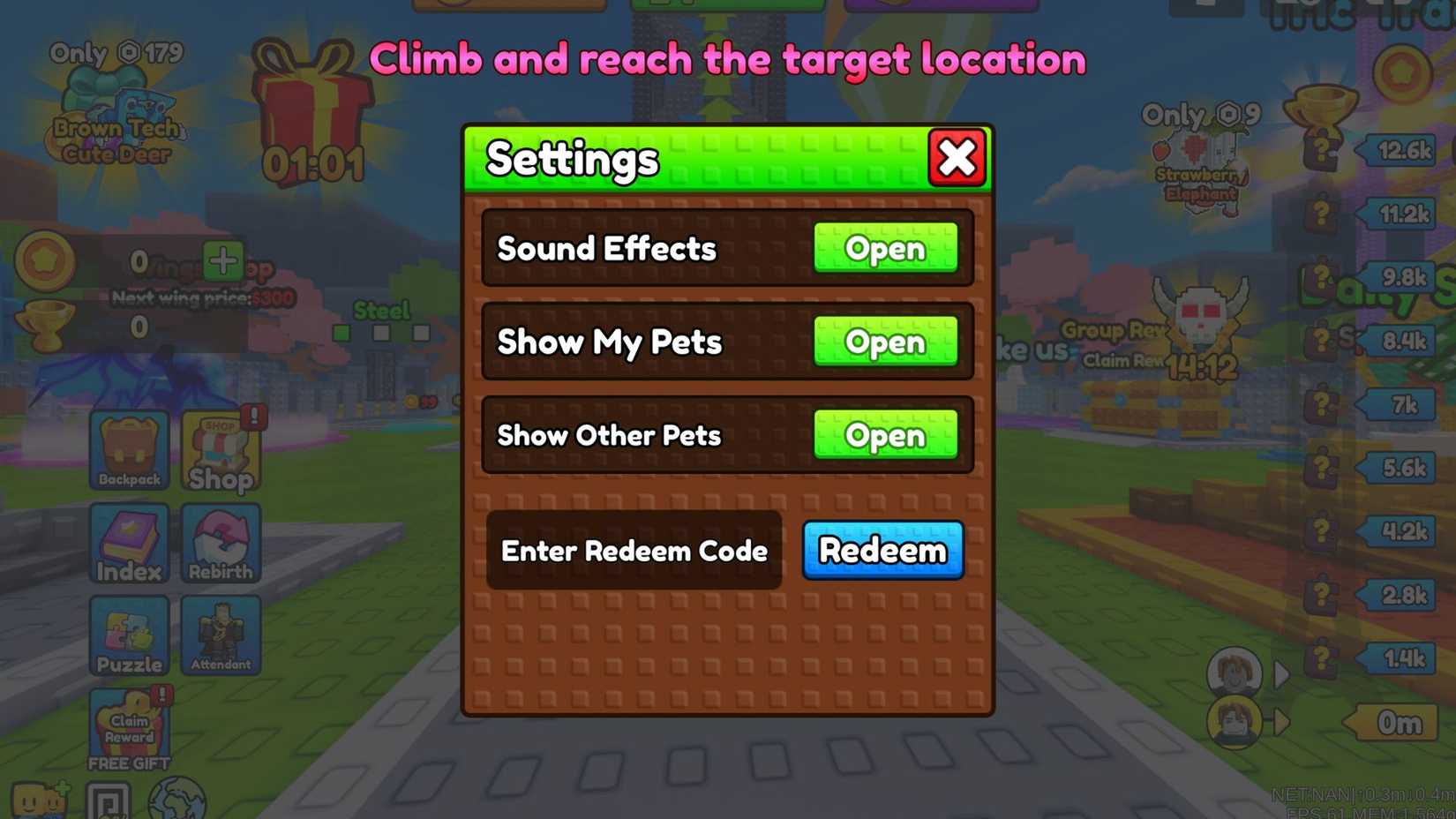The width and height of the screenshot is (1456, 819).
Task: Open the Puzzle minigame
Action: pyautogui.click(x=129, y=634)
